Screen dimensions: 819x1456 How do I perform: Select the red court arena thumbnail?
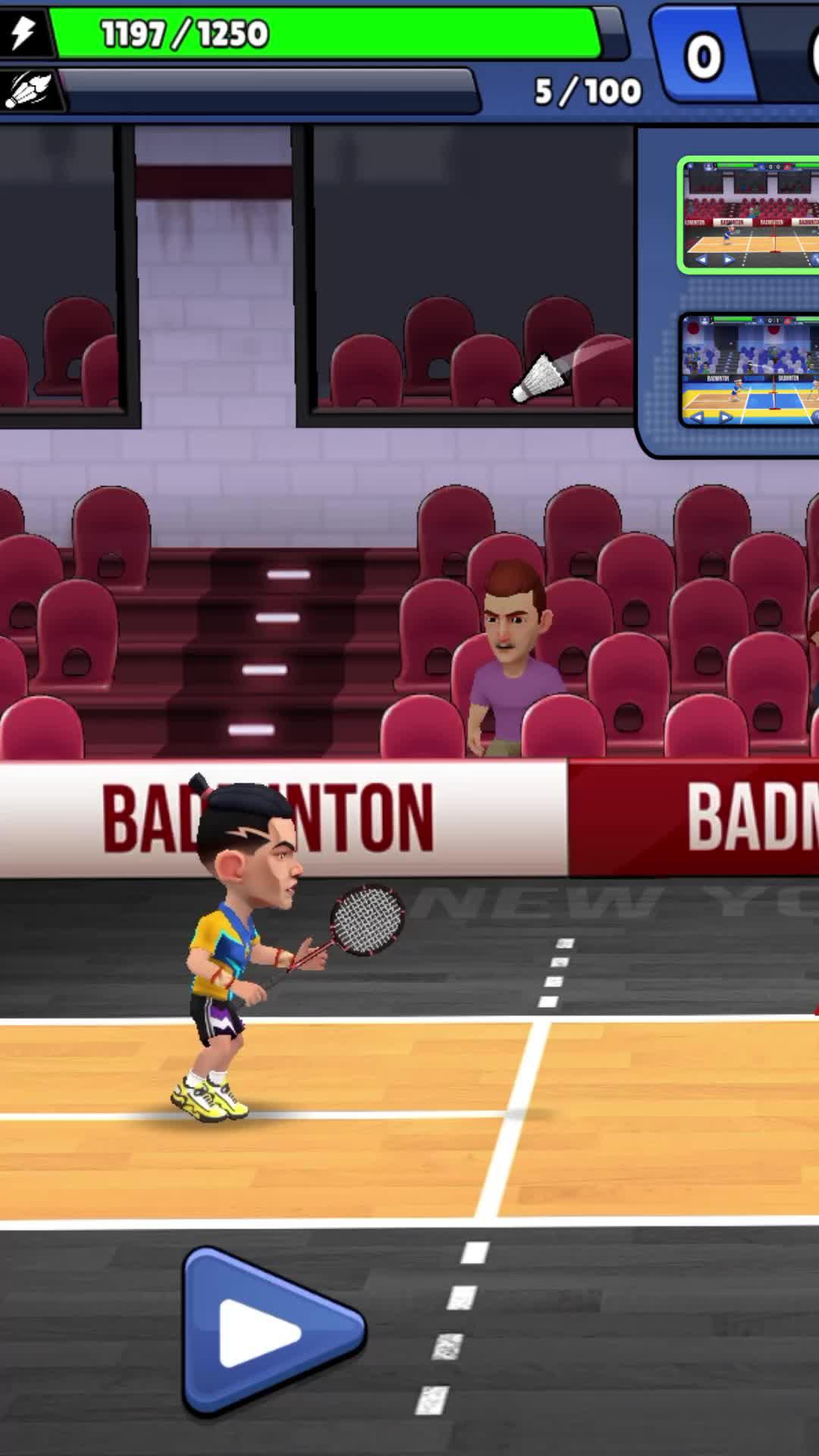click(751, 215)
